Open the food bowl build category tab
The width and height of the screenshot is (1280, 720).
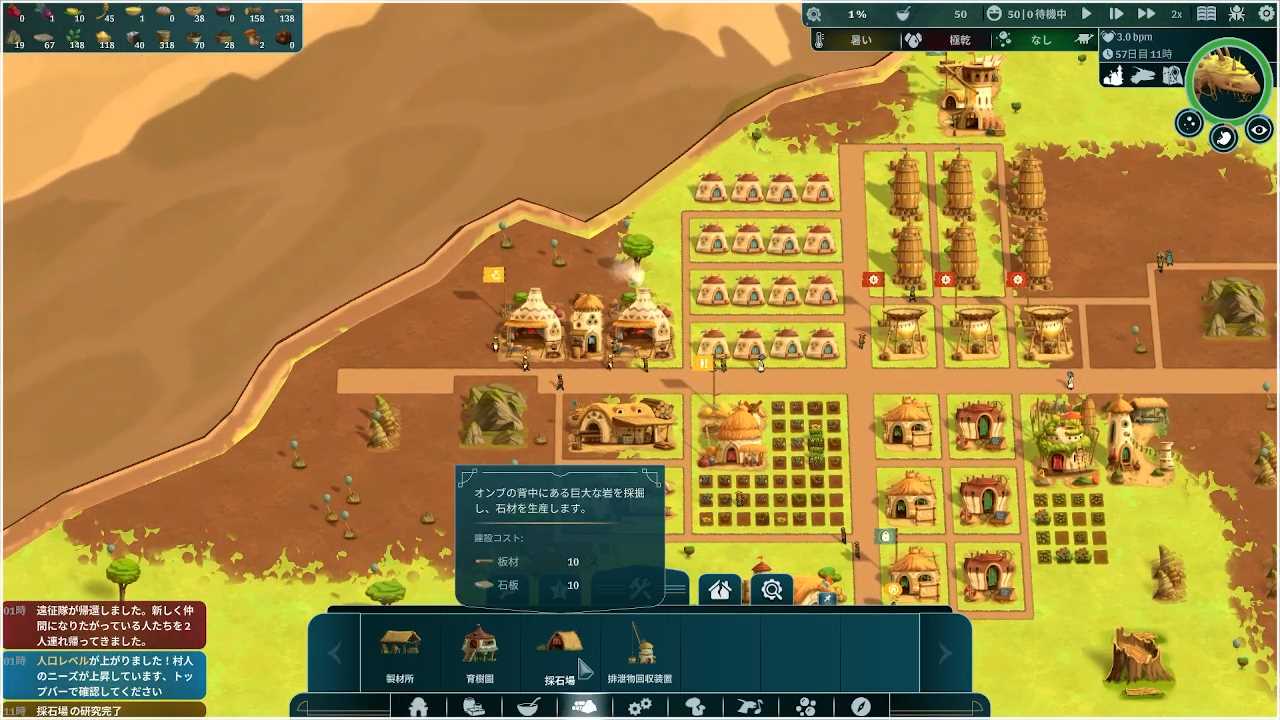click(529, 707)
